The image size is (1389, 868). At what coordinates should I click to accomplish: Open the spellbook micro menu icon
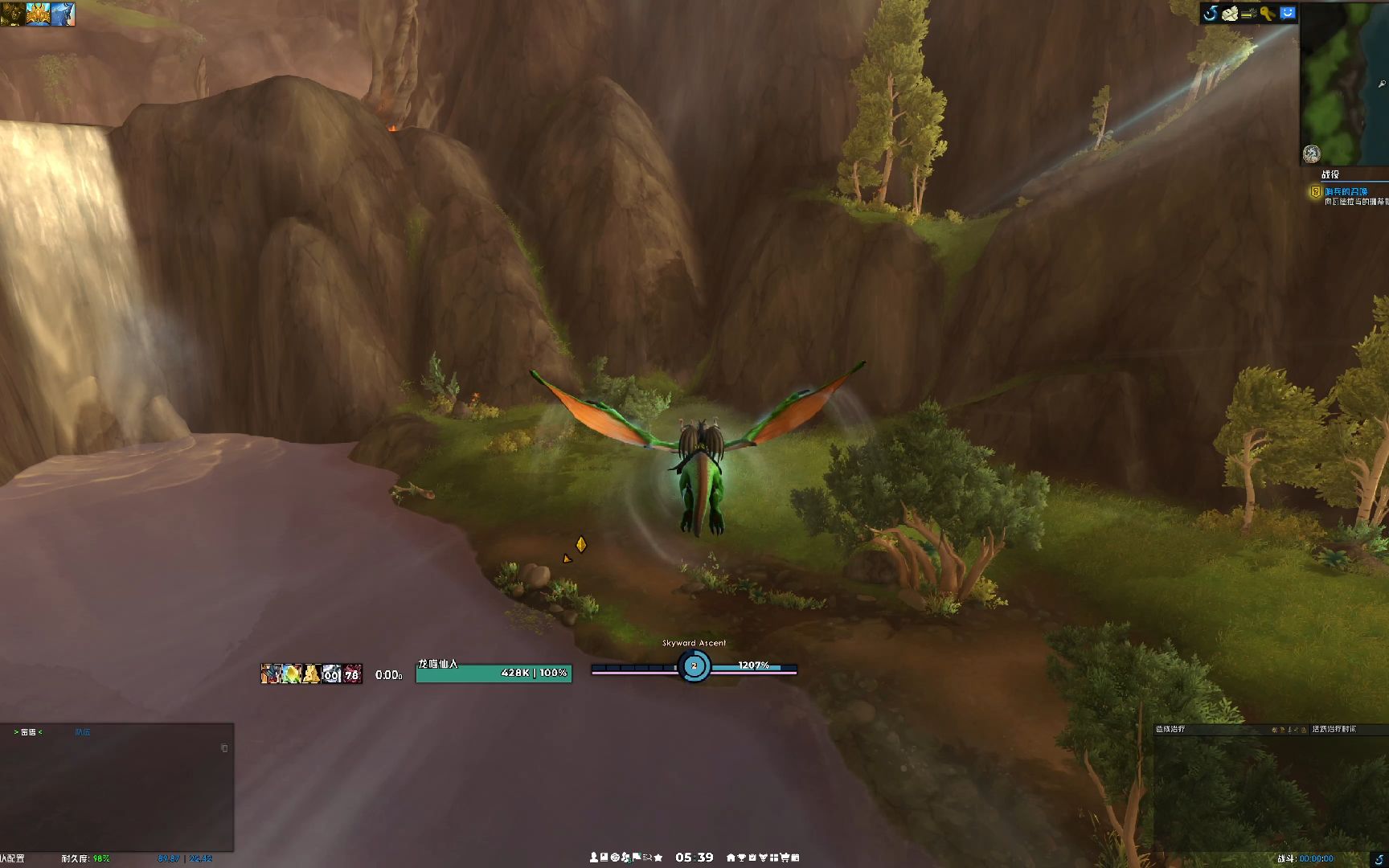pos(604,858)
